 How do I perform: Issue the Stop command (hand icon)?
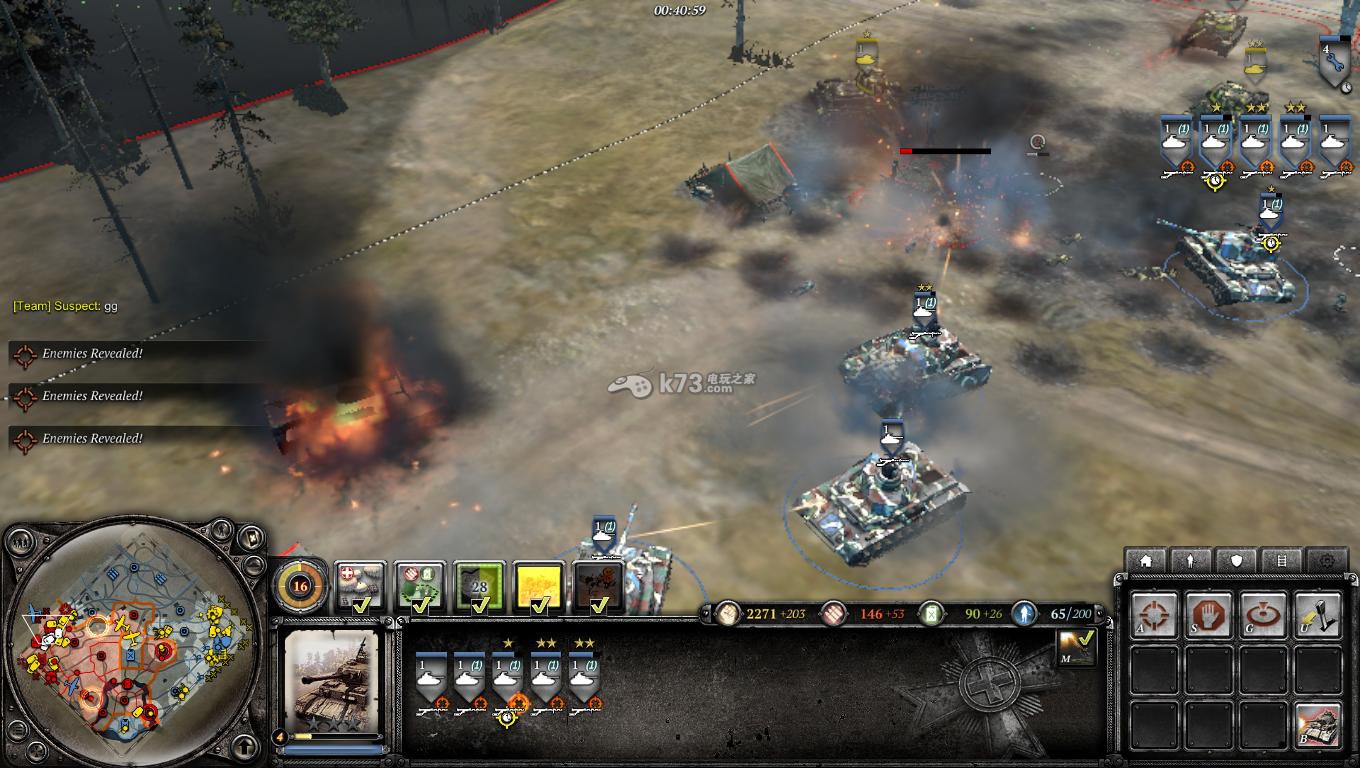pos(1208,616)
